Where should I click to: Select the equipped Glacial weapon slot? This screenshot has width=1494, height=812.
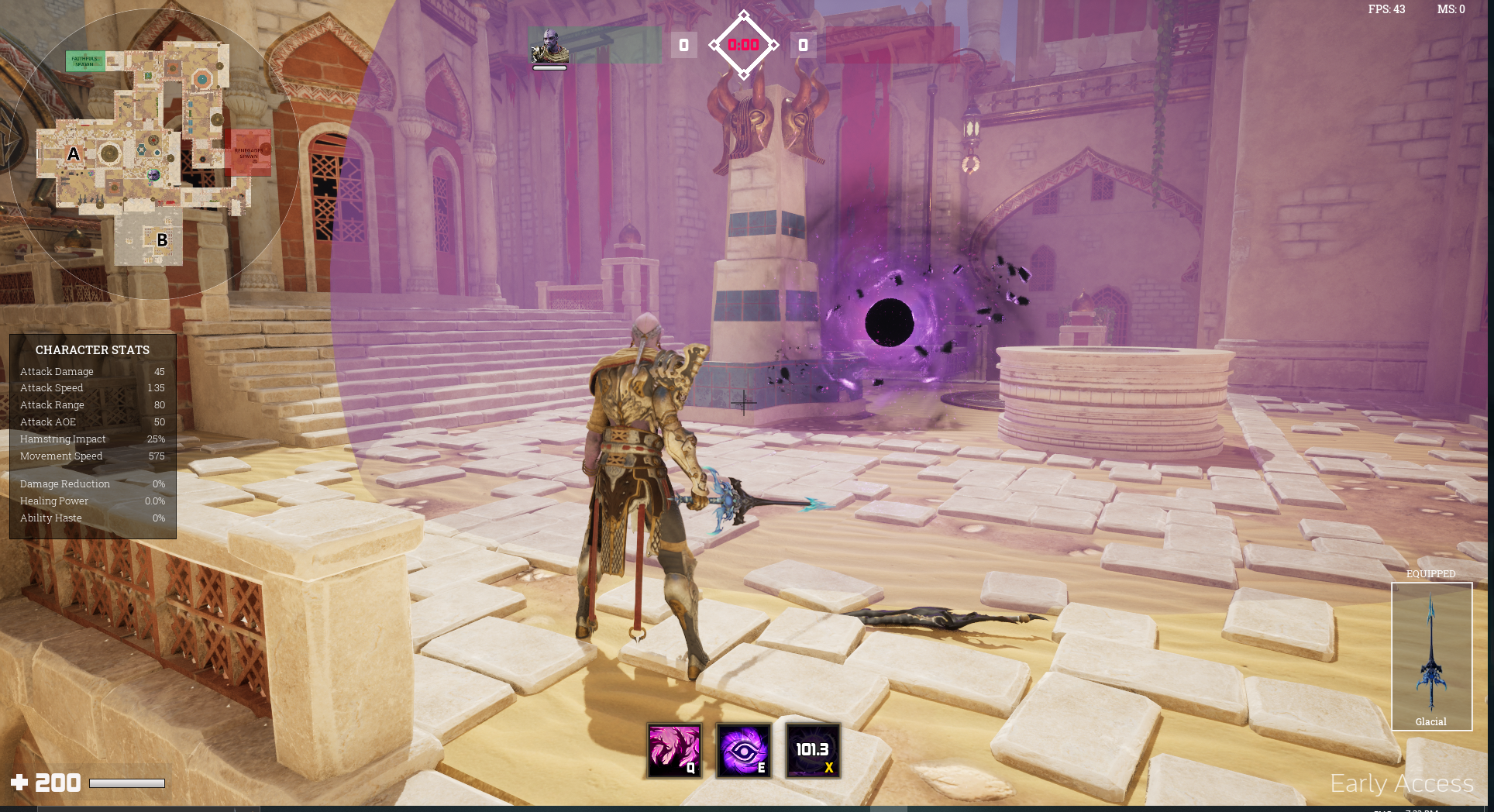pyautogui.click(x=1431, y=655)
